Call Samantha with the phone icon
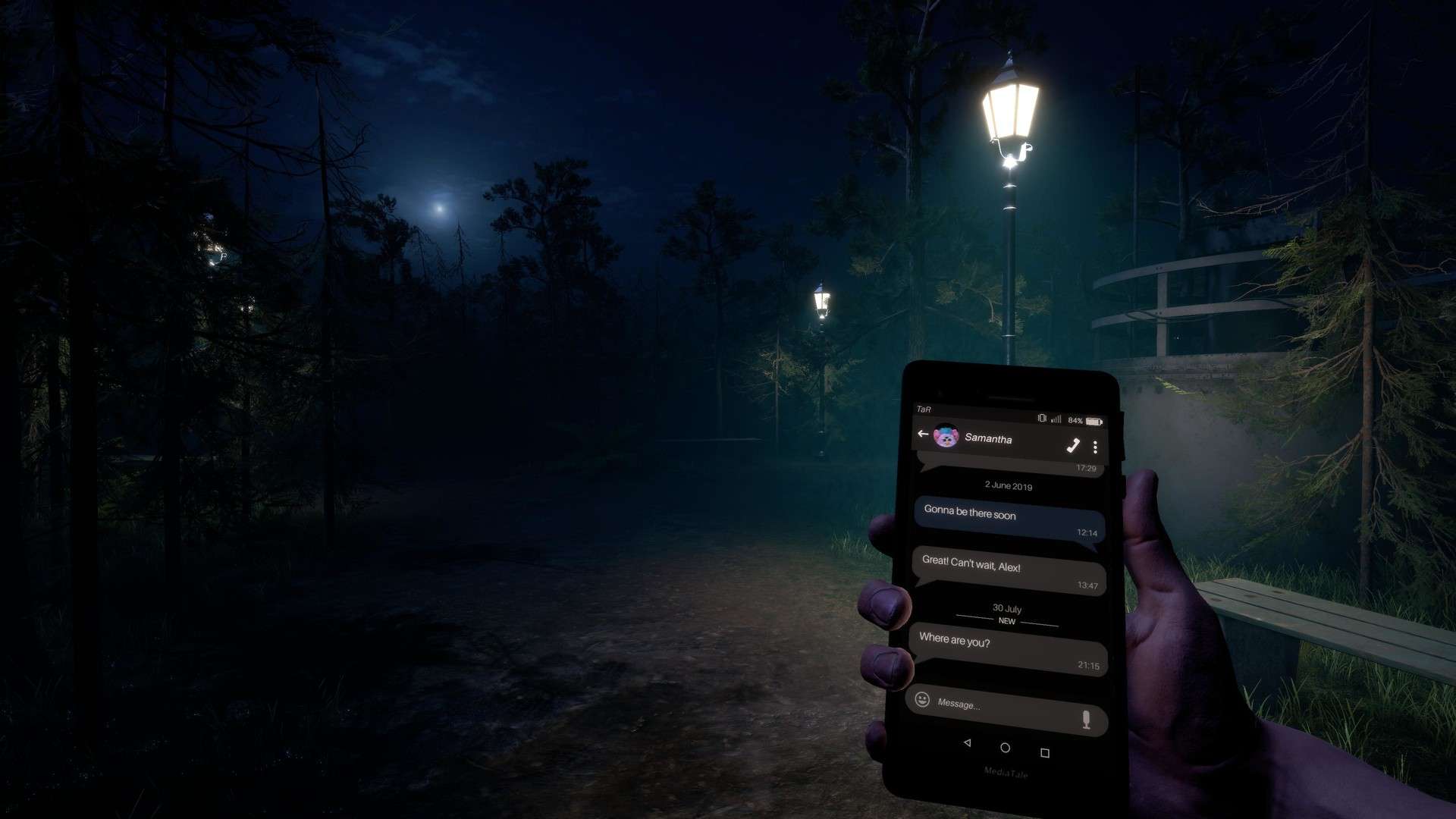Screen dimensions: 1456x819 pos(1073,445)
